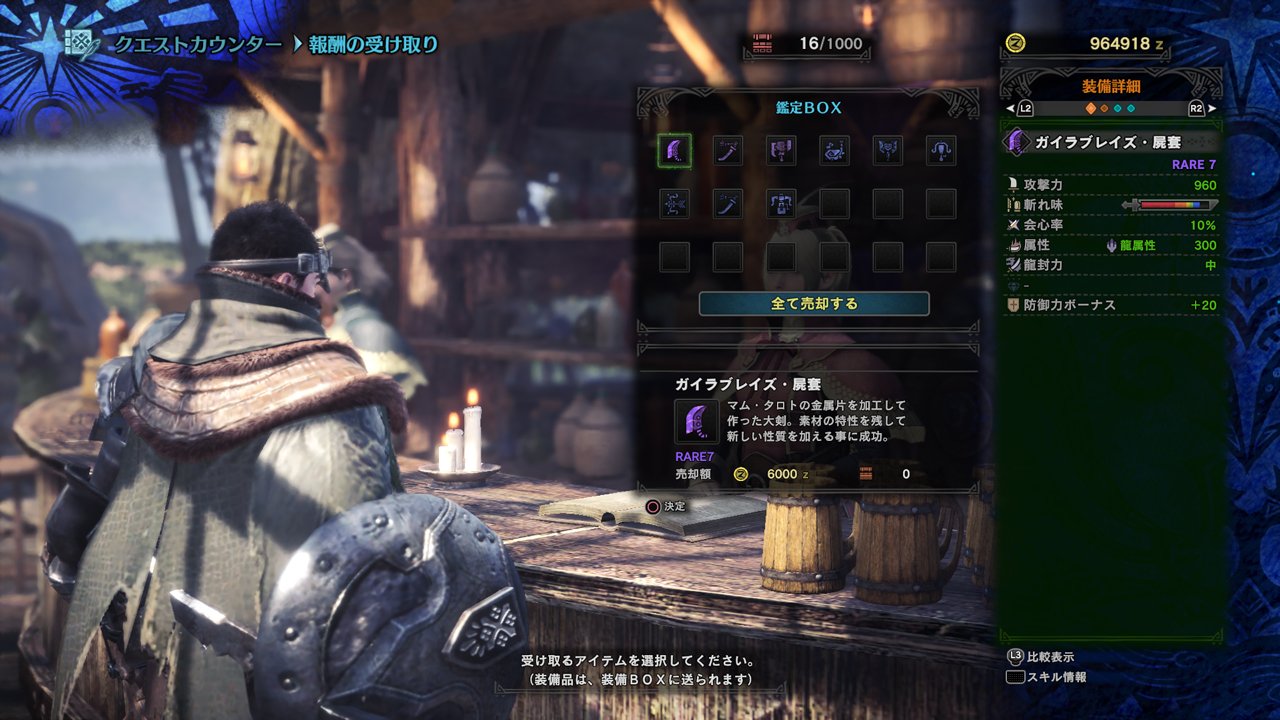Click the dragon element icon next to 龍属性
The image size is (1280, 720).
(x=1110, y=247)
